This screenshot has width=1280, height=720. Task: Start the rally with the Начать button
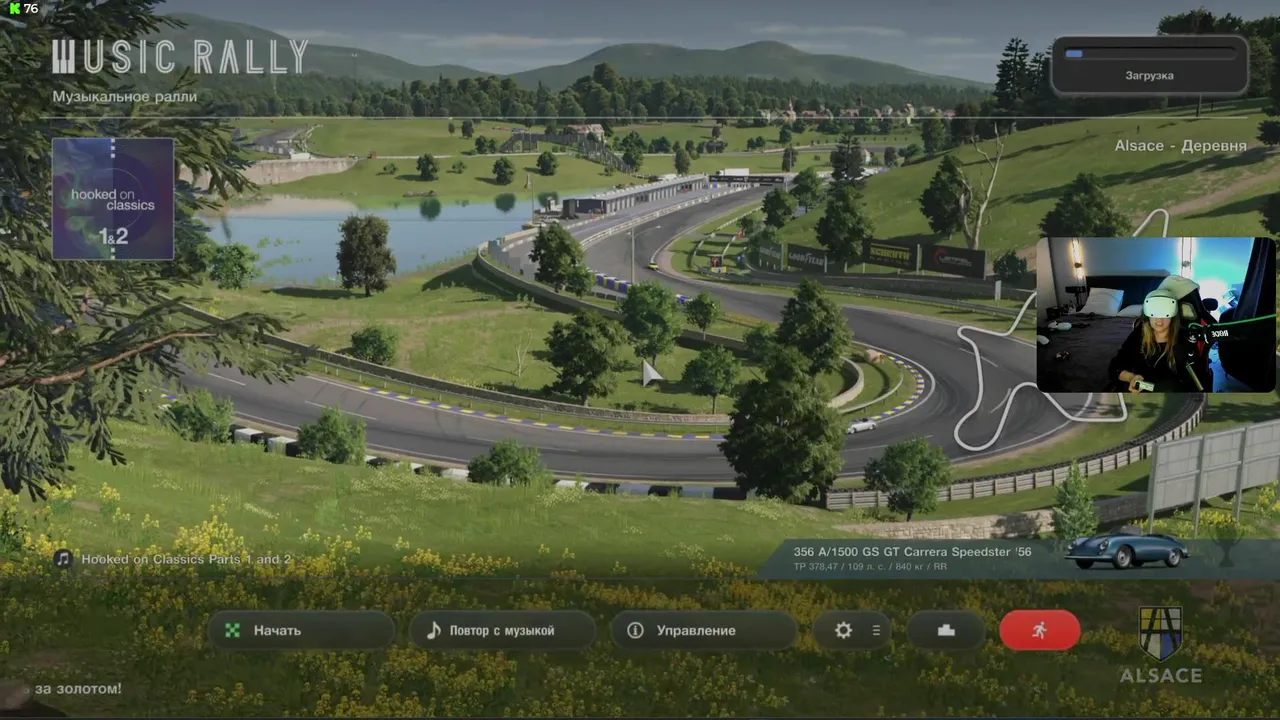300,631
